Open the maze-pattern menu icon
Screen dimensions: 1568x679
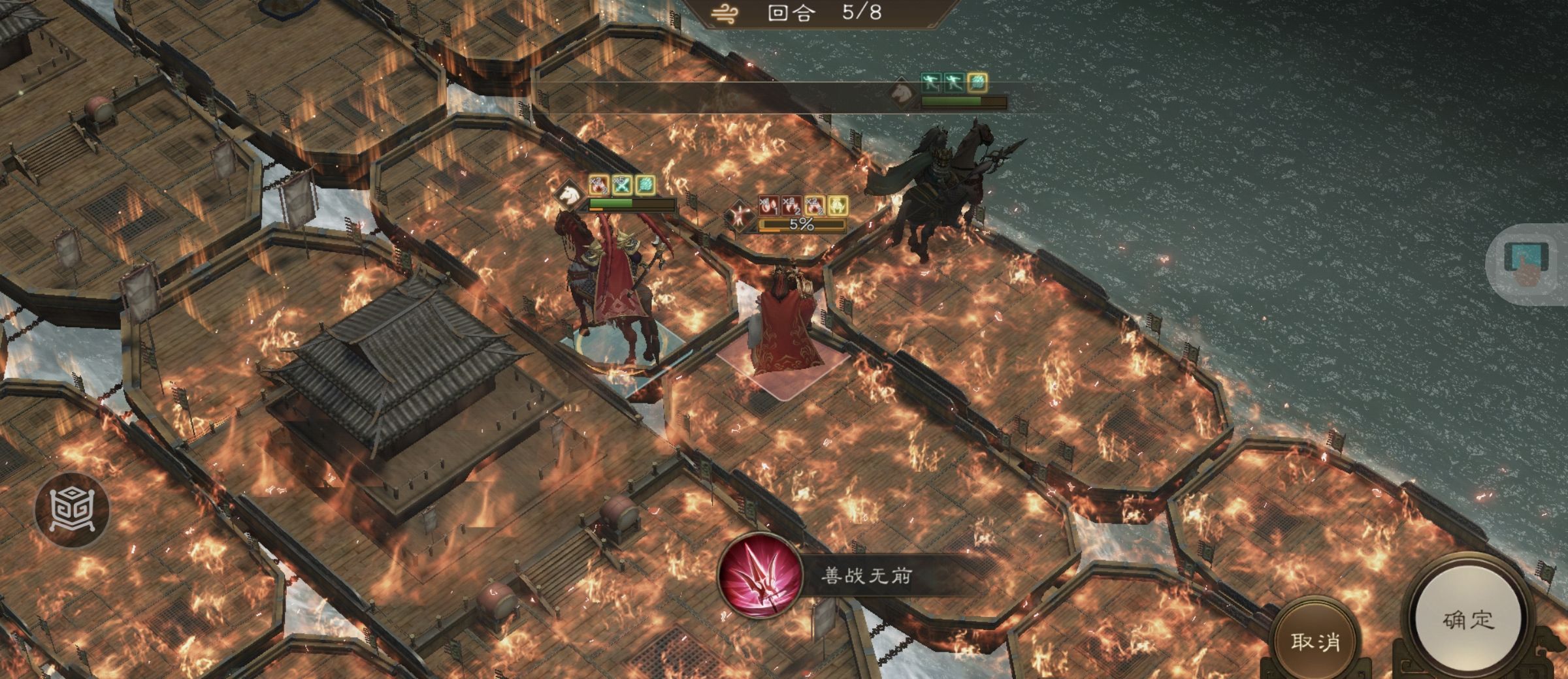(x=71, y=509)
